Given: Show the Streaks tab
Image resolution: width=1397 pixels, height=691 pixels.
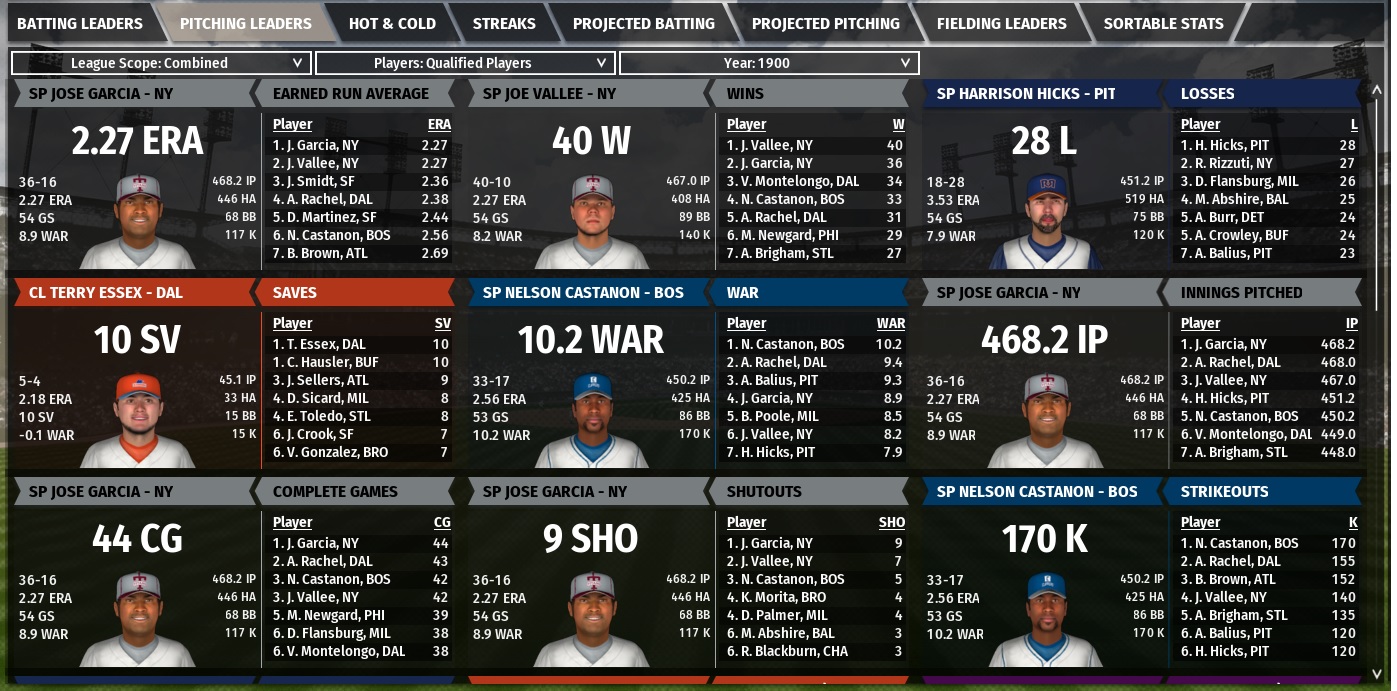Looking at the screenshot, I should click(504, 23).
